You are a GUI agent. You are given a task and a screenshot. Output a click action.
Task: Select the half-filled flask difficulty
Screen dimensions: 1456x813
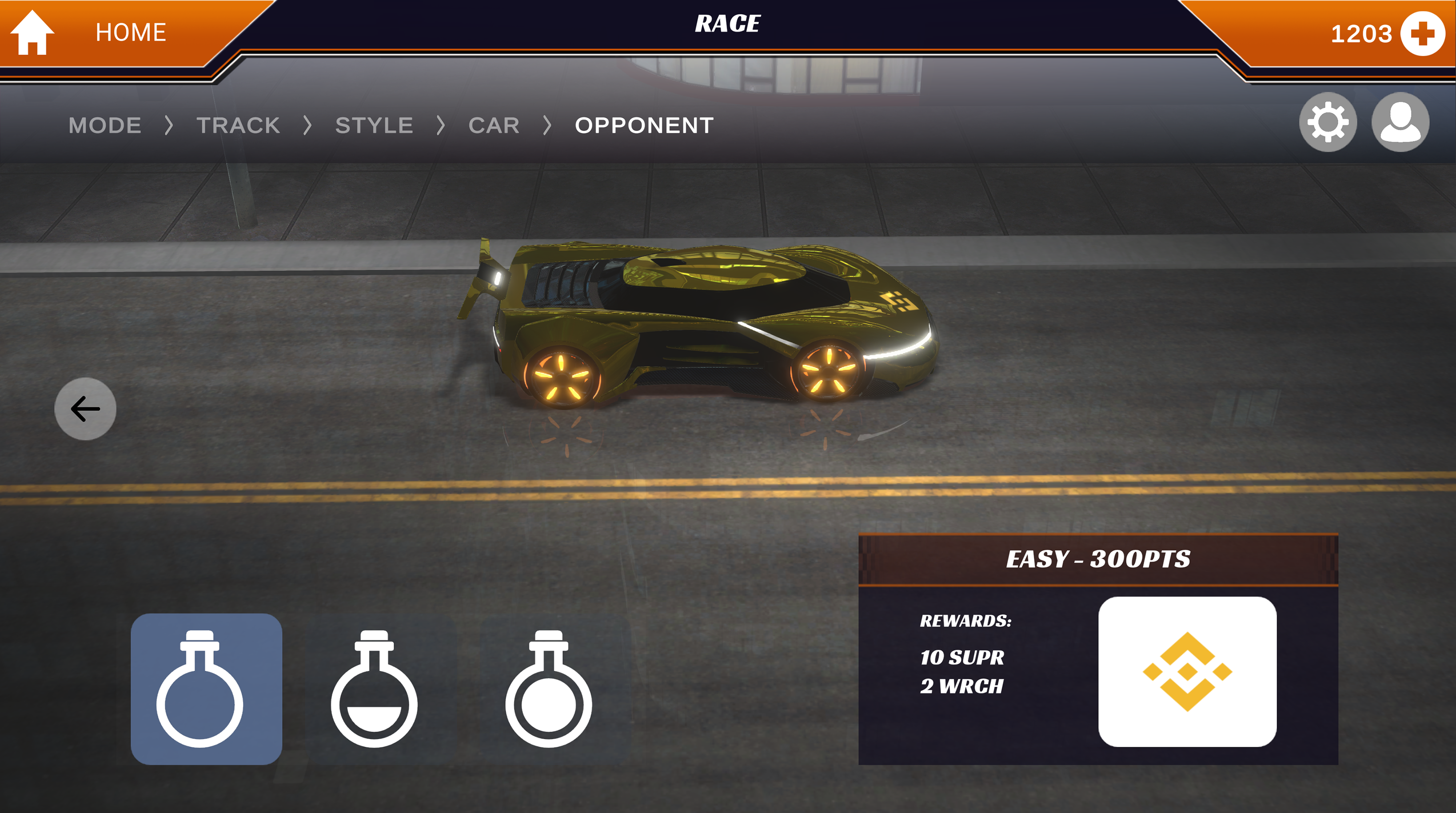(374, 689)
